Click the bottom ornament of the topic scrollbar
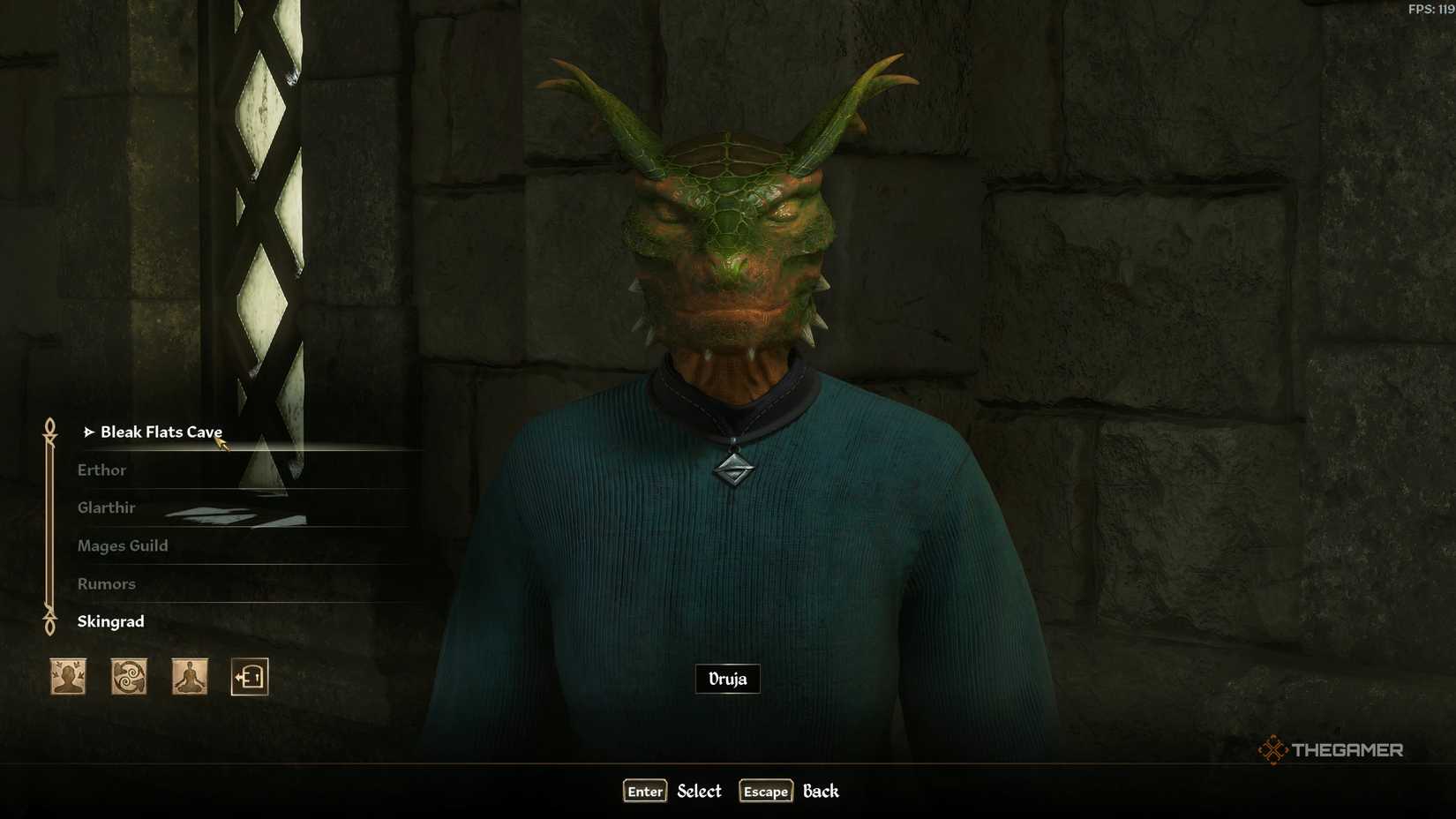Image resolution: width=1456 pixels, height=819 pixels. (49, 627)
